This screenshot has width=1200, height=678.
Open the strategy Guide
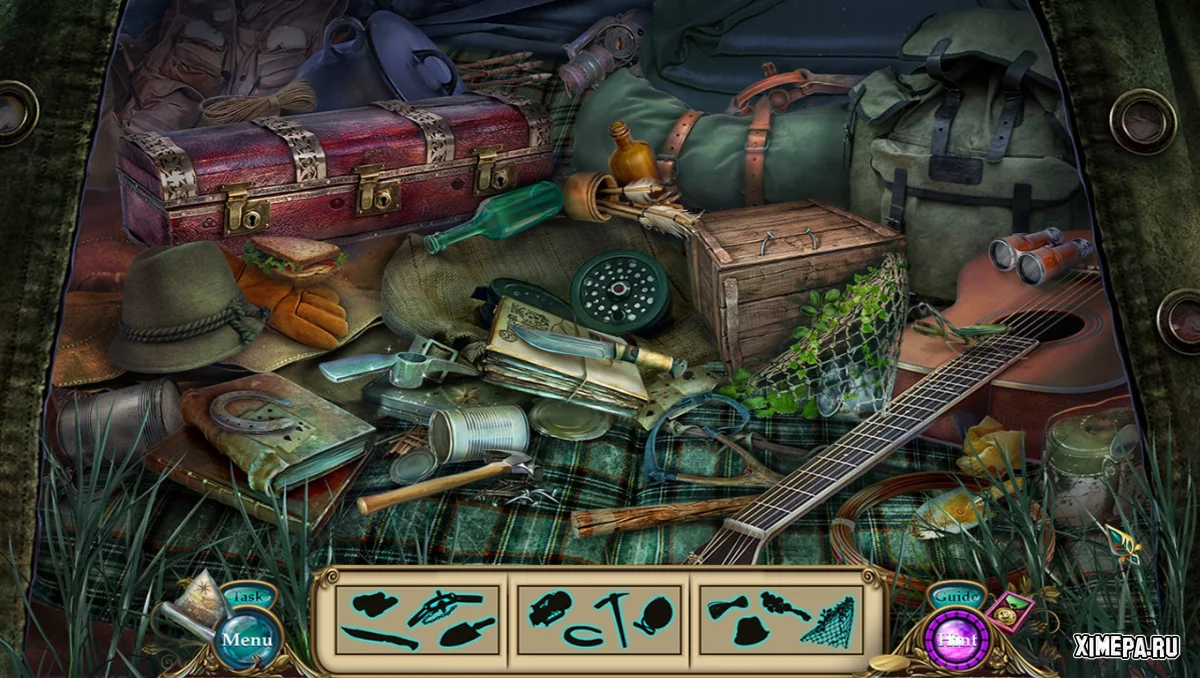point(955,597)
